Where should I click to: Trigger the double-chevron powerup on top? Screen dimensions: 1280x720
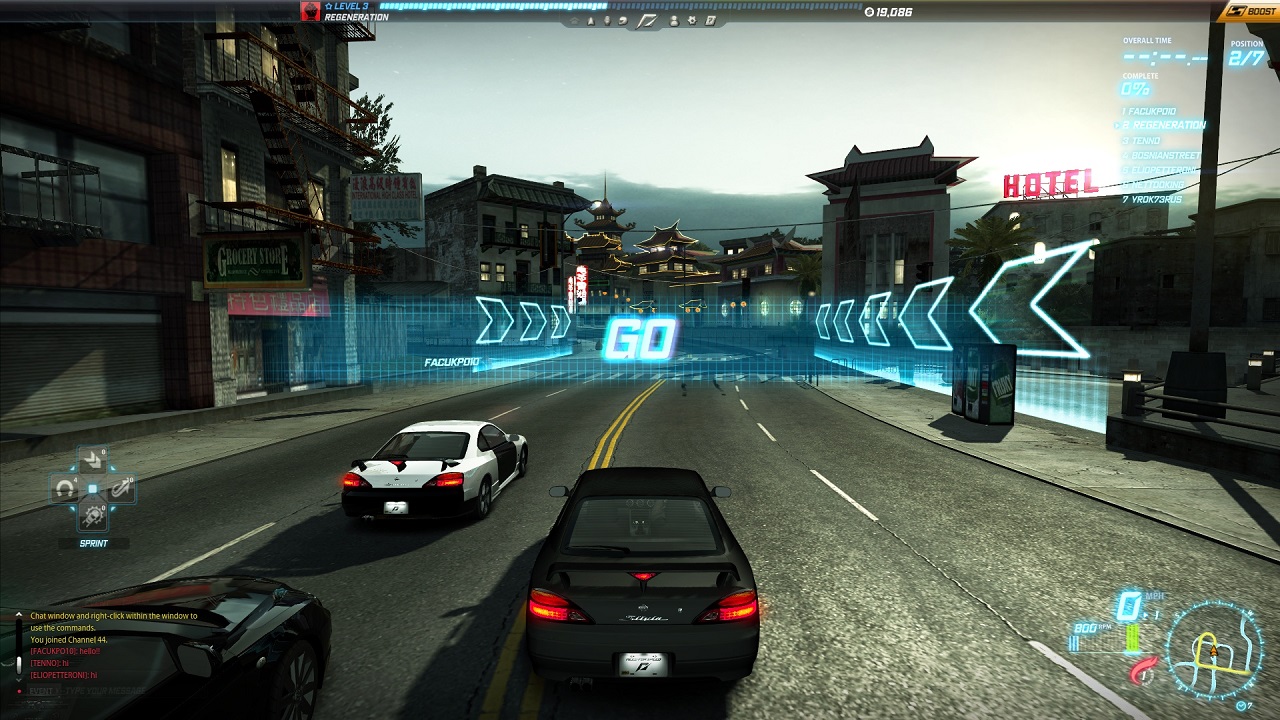pos(94,461)
